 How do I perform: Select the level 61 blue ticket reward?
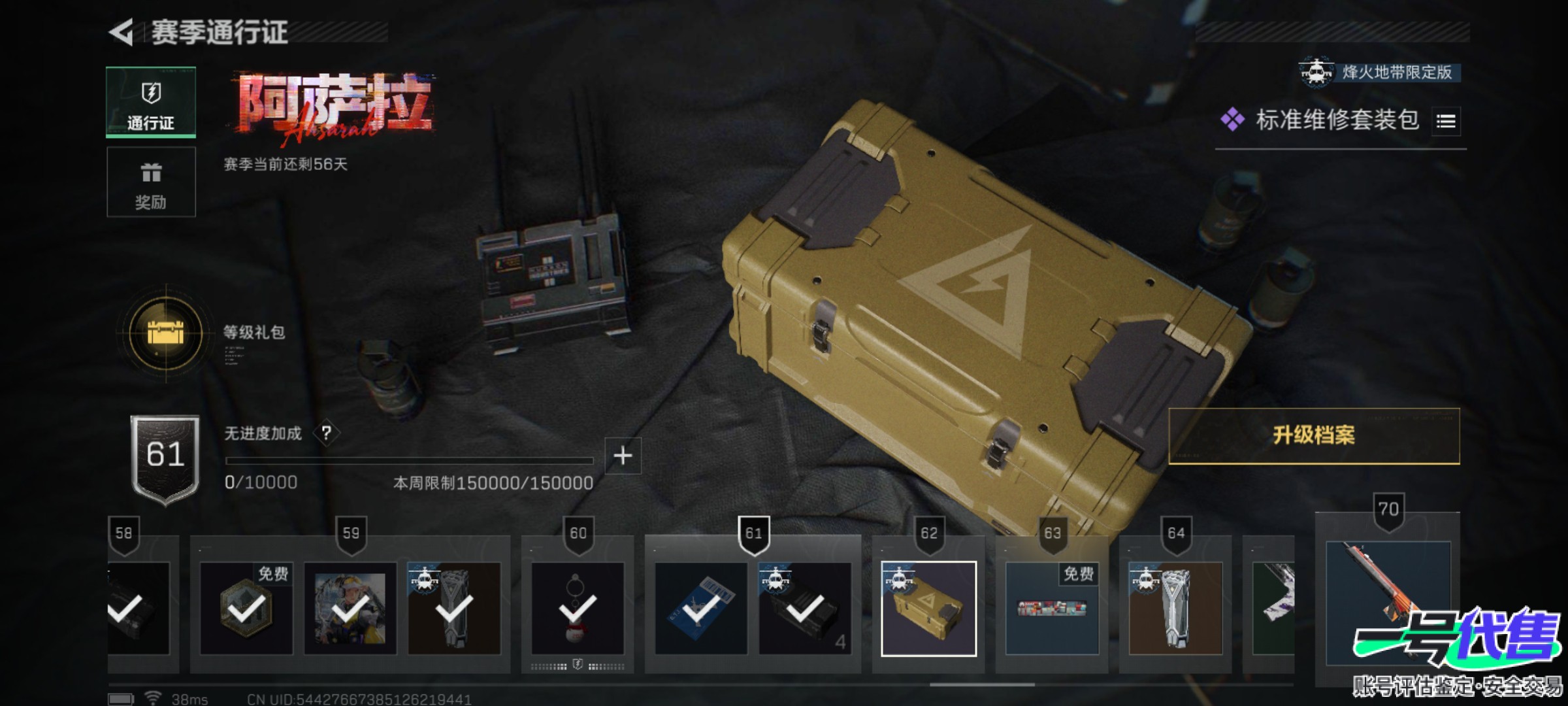(x=701, y=608)
